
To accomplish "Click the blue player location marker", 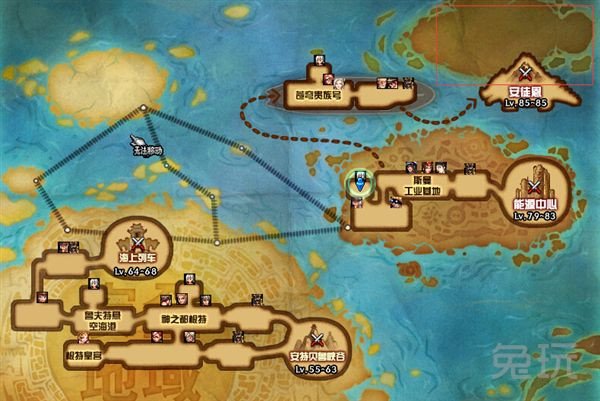I will point(358,184).
